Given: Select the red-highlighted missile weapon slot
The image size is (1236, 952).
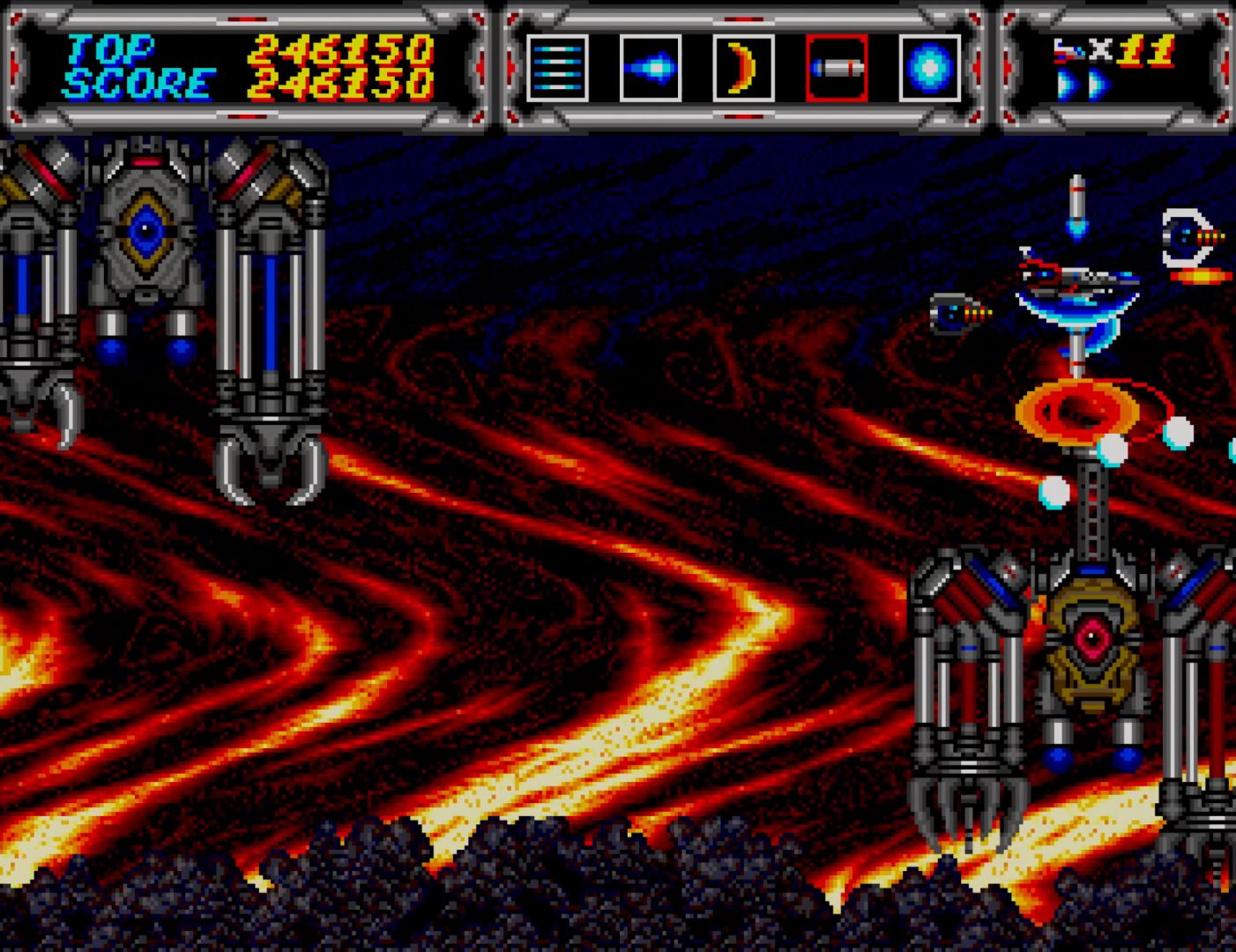Looking at the screenshot, I should pyautogui.click(x=837, y=69).
